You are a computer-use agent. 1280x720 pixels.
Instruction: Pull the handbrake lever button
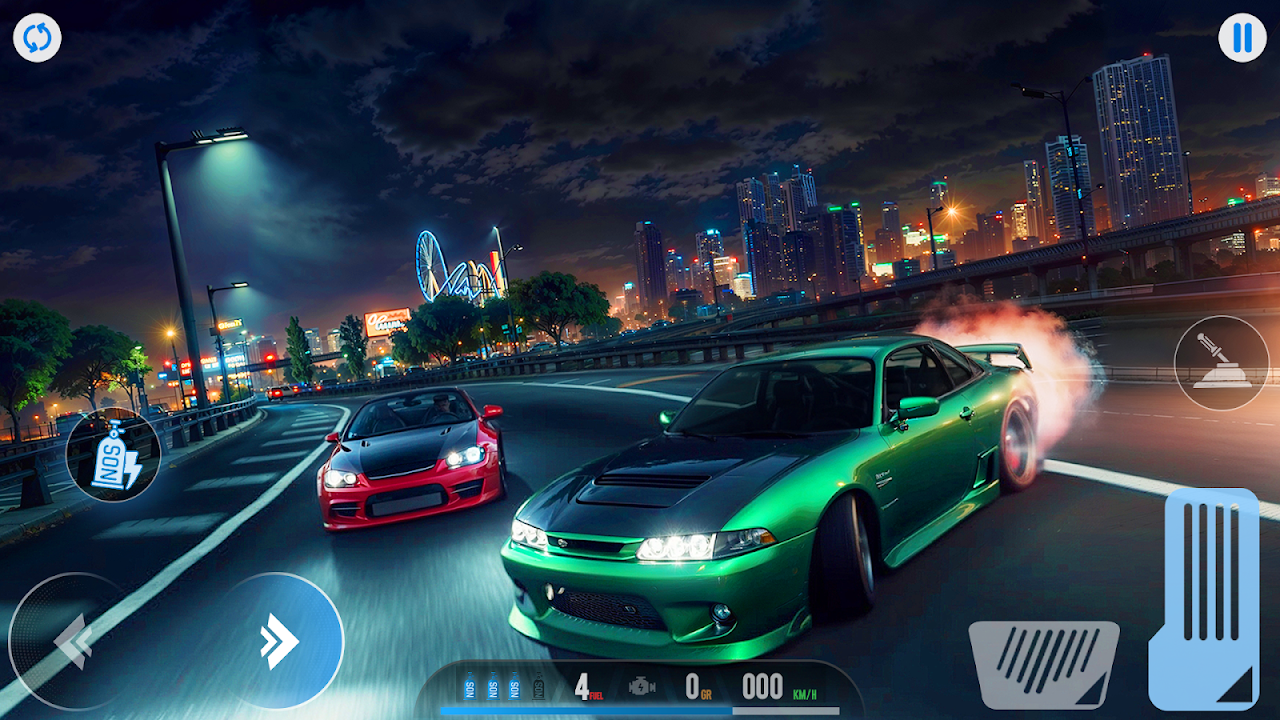pos(1221,363)
